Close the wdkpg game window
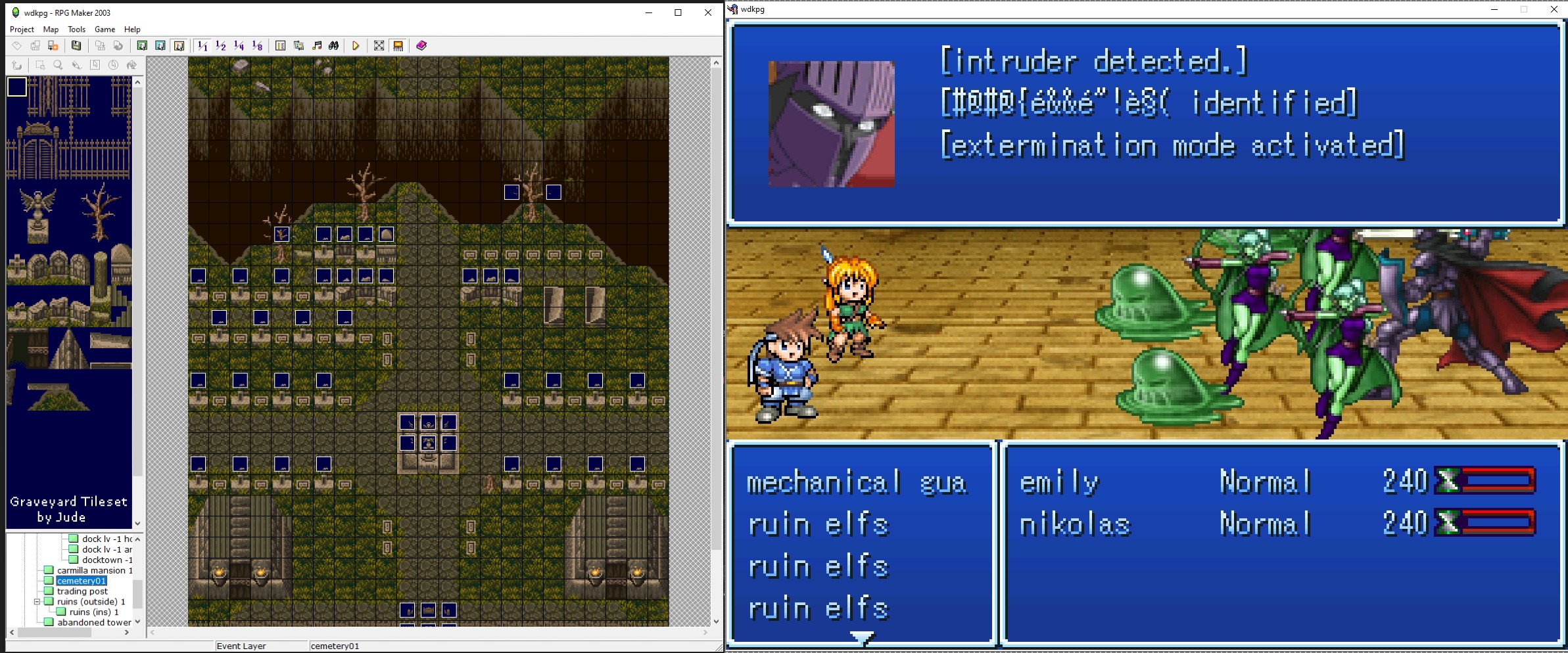This screenshot has height=653, width=1568. [1554, 9]
